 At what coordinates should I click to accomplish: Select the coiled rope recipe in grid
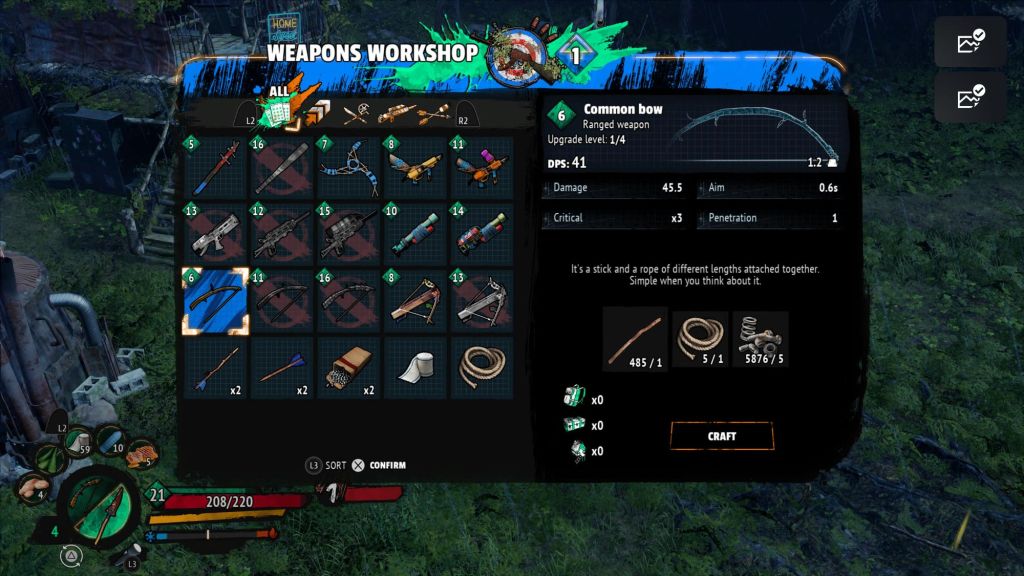click(x=481, y=368)
